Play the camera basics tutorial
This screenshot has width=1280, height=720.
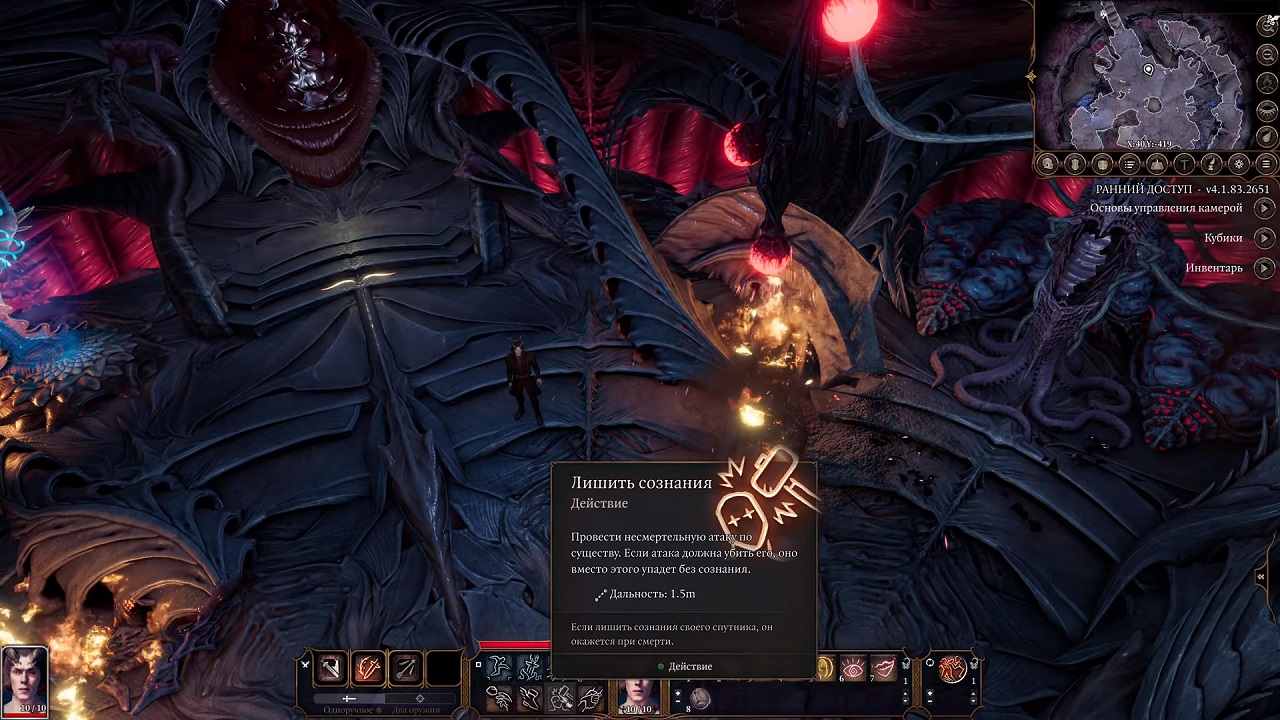[x=1265, y=208]
